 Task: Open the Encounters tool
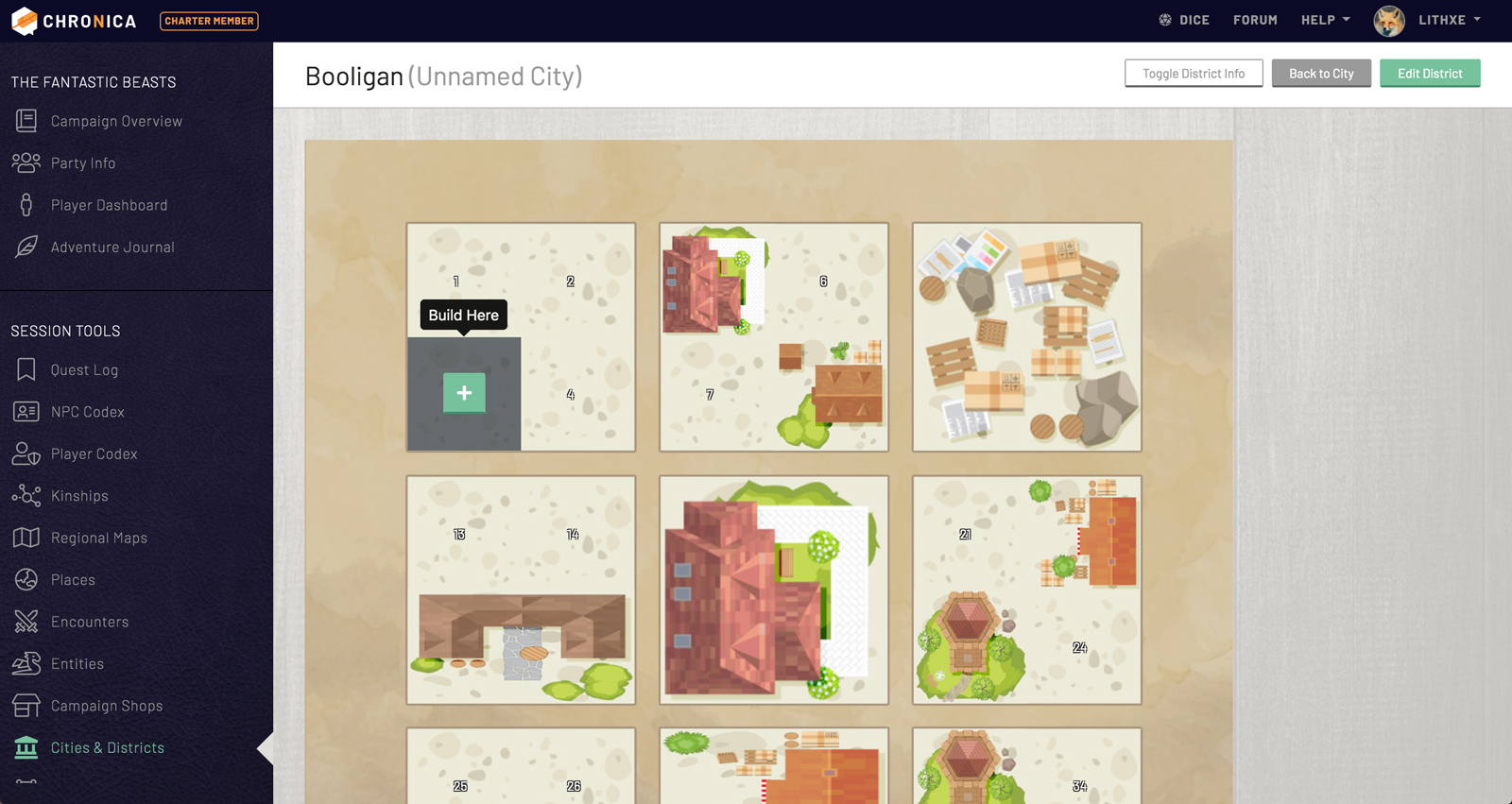90,622
